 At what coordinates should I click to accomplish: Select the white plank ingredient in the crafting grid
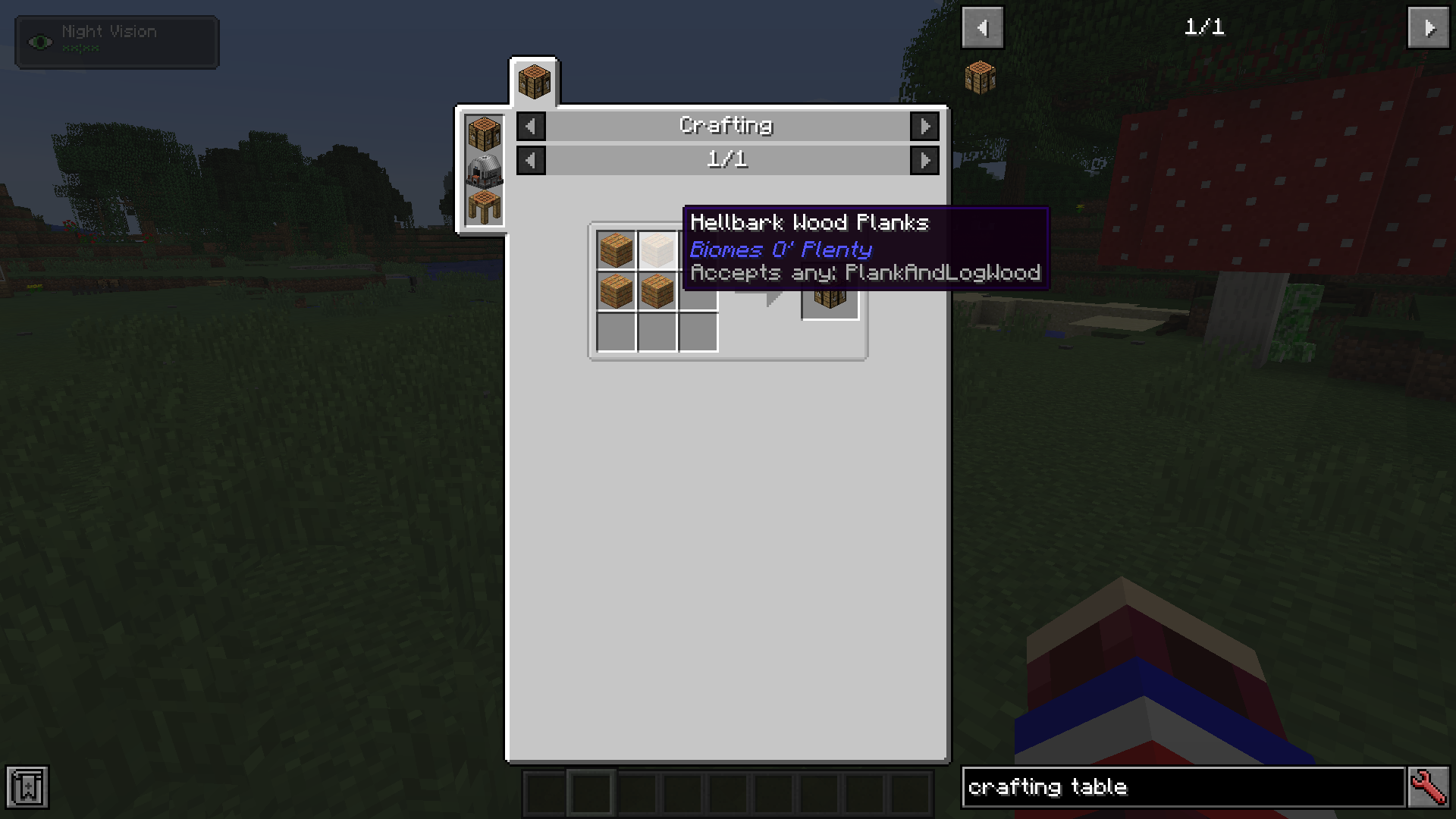(x=657, y=250)
